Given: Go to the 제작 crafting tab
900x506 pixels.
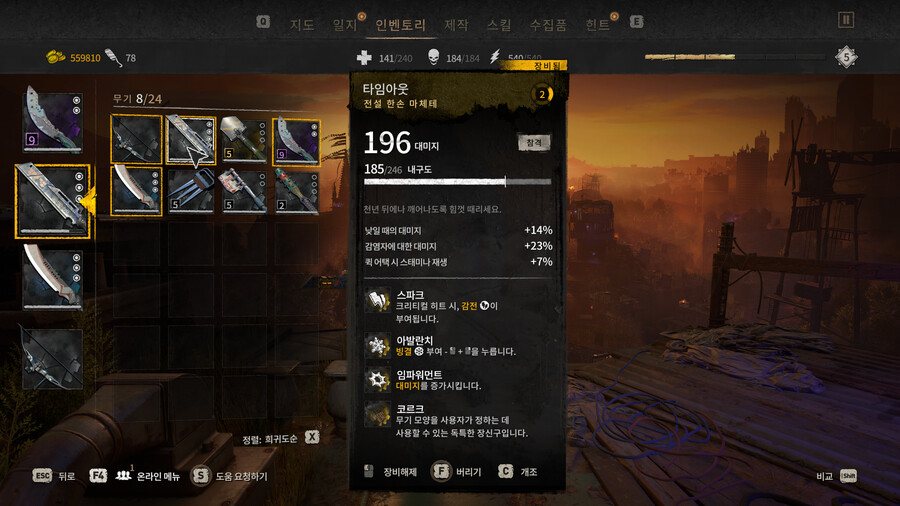Looking at the screenshot, I should 456,23.
